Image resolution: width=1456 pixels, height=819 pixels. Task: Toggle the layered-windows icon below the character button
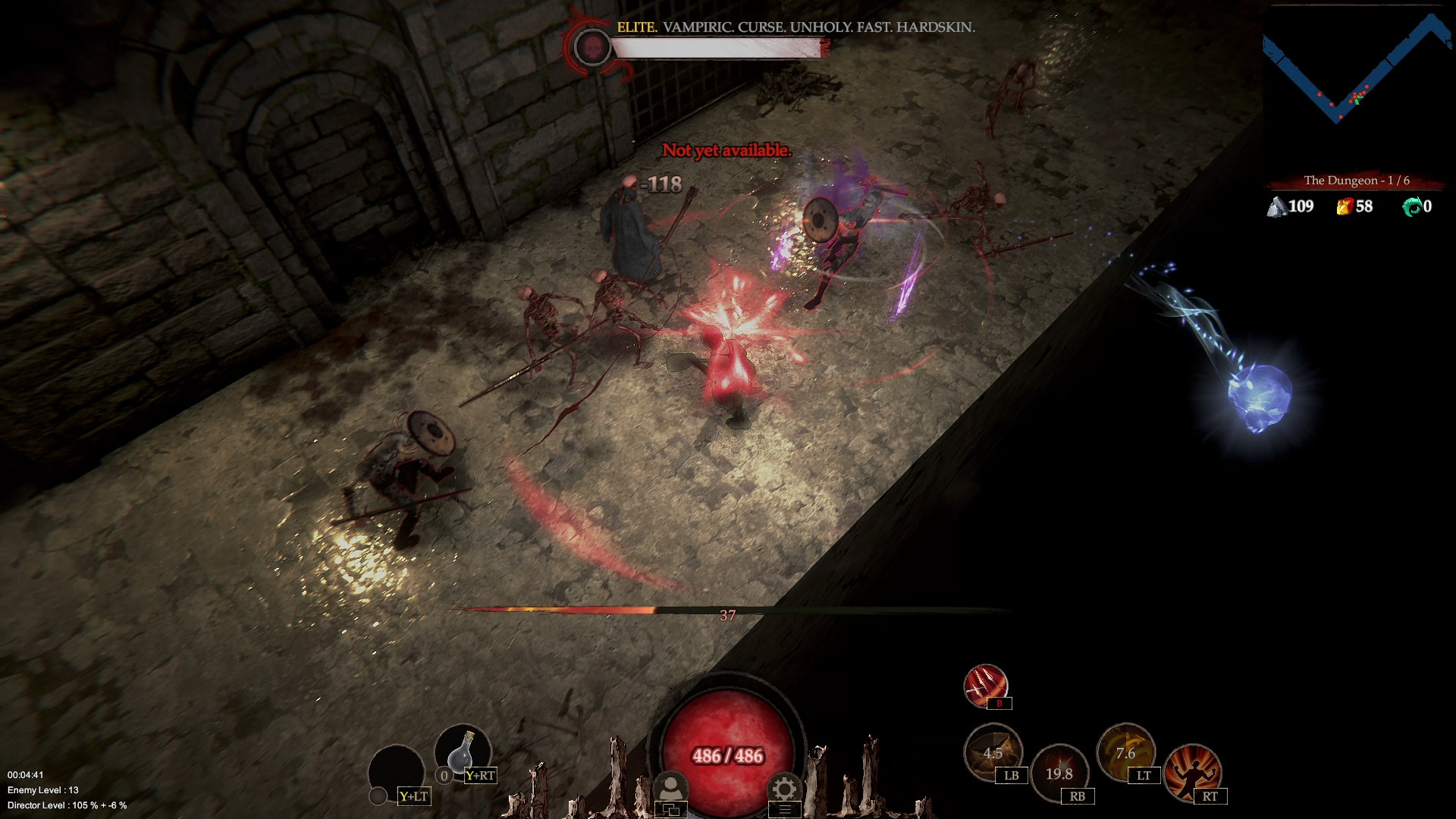(670, 808)
